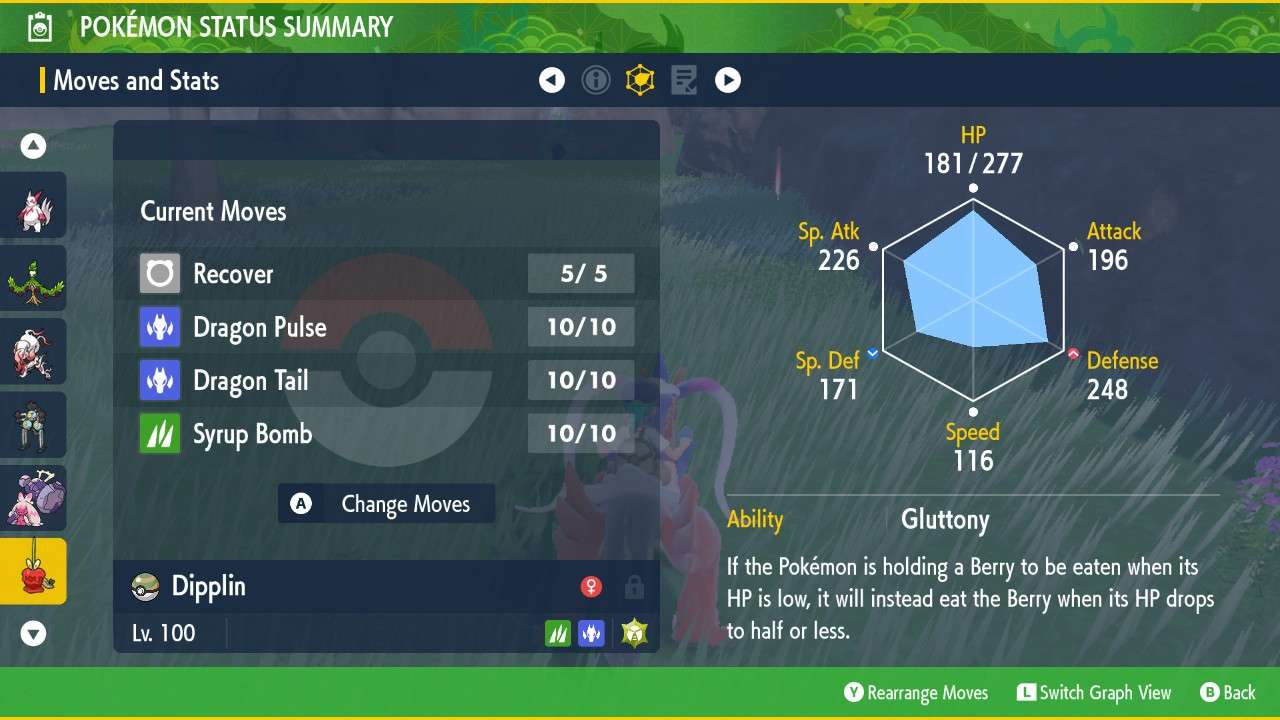Image resolution: width=1280 pixels, height=720 pixels.
Task: Switch to the info summary tab
Action: click(x=596, y=80)
